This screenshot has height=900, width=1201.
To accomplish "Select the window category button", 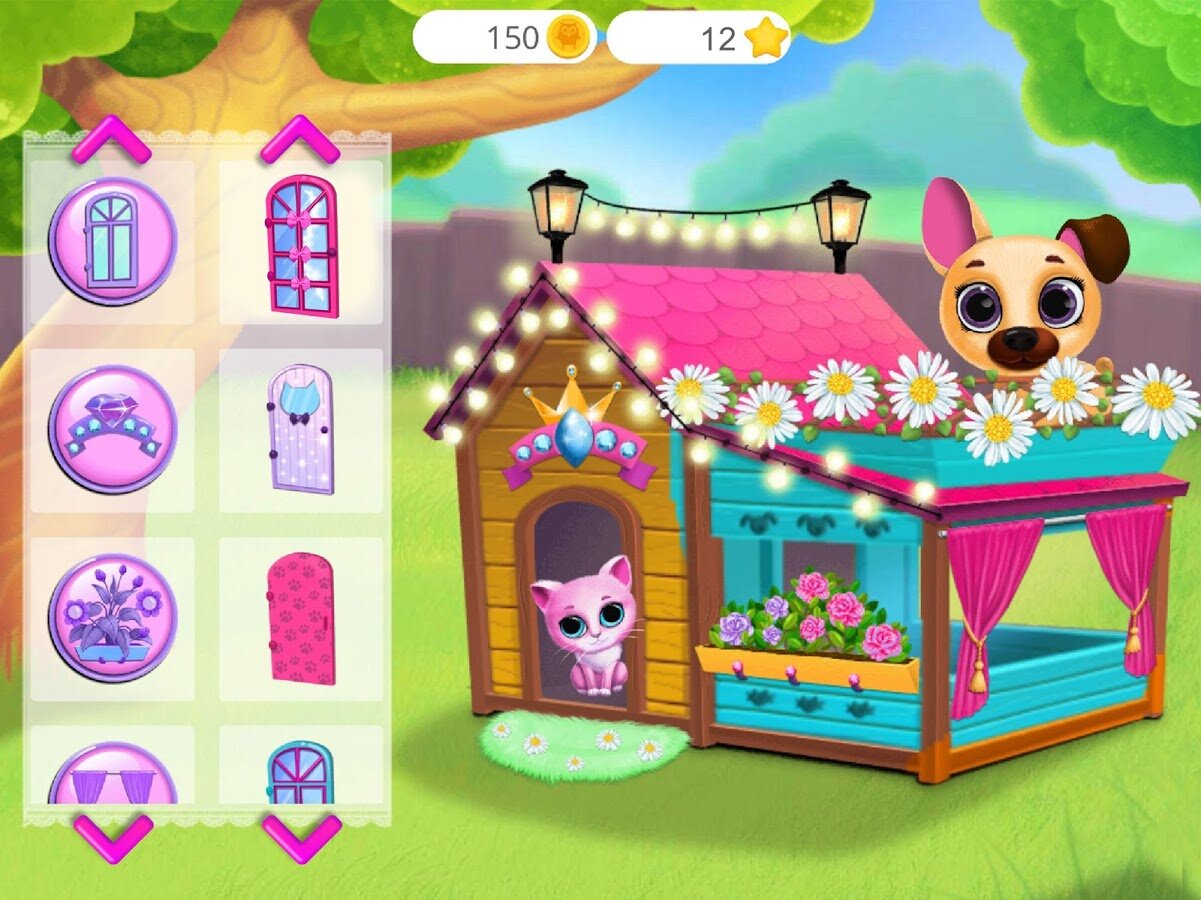I will click(x=113, y=241).
